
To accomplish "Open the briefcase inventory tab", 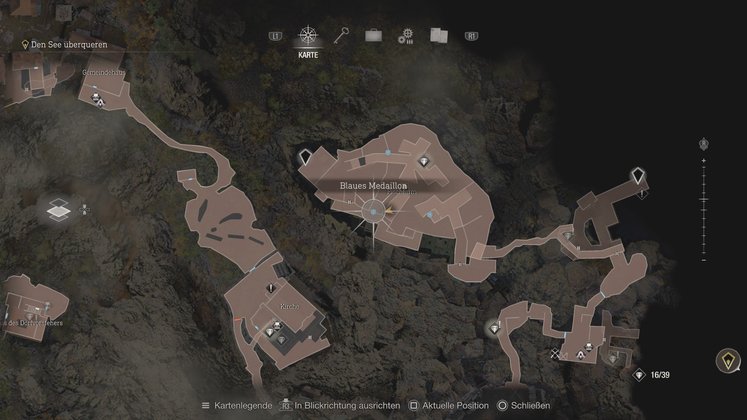I will 373,36.
